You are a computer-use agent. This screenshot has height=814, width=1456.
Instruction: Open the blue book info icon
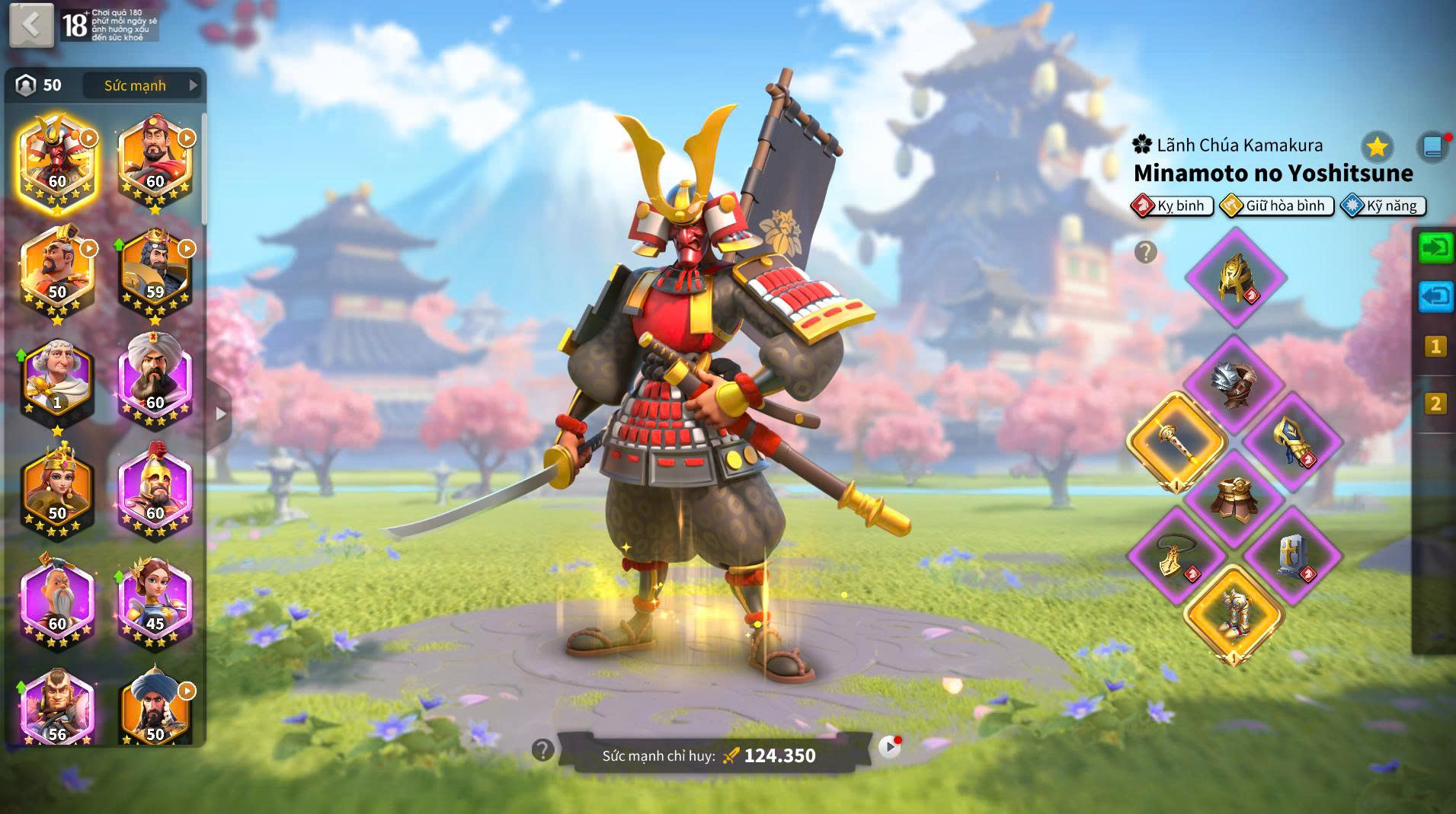coord(1432,147)
